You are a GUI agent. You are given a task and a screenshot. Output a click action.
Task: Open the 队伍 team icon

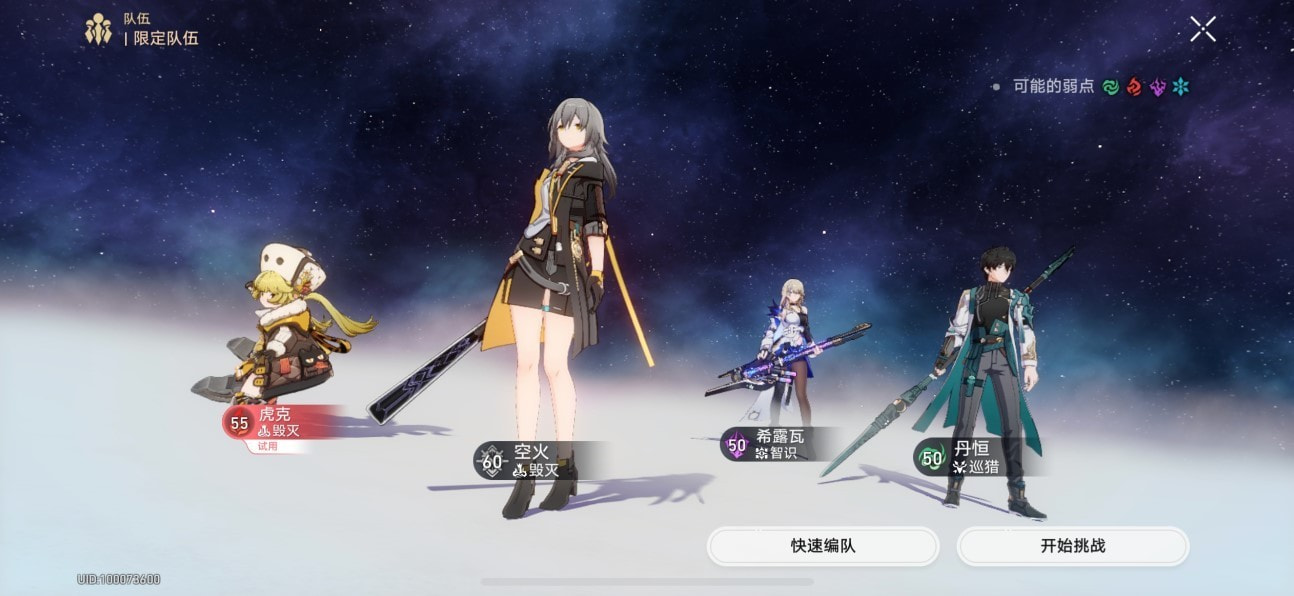tap(98, 30)
